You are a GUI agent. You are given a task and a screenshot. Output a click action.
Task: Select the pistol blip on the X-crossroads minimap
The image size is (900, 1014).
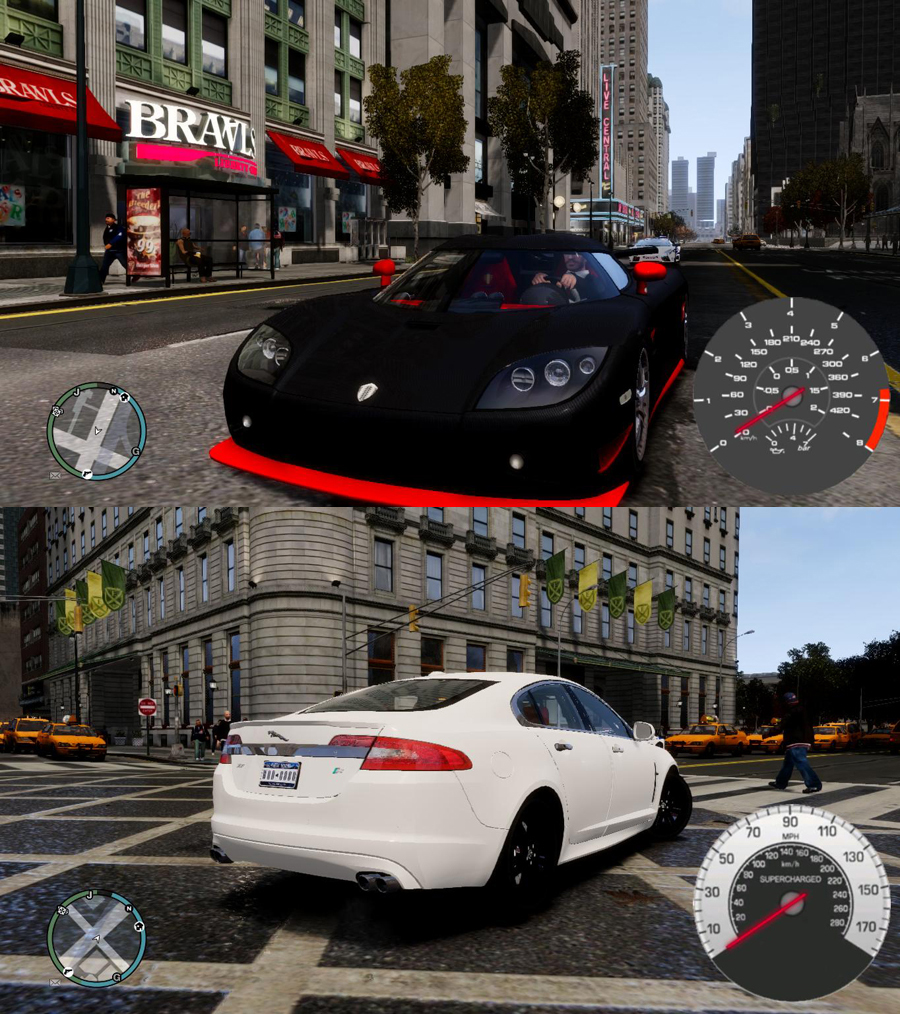(68, 972)
